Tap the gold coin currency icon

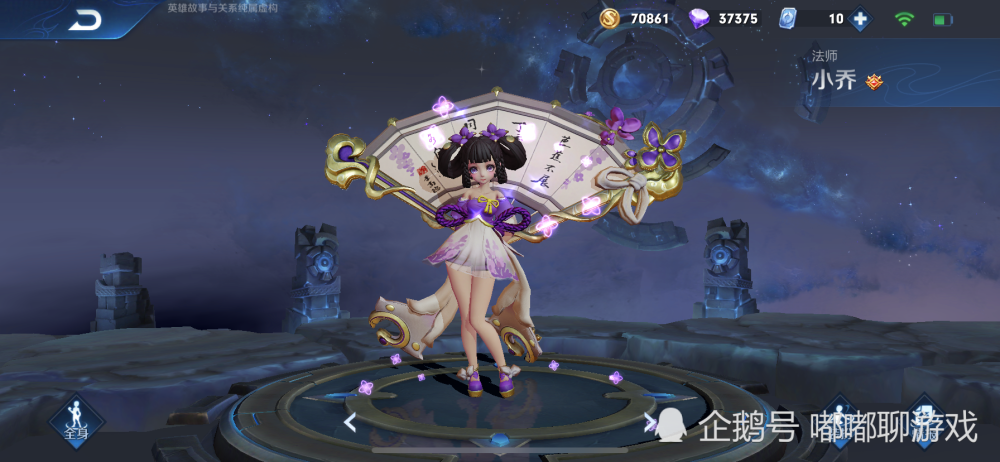pyautogui.click(x=609, y=18)
